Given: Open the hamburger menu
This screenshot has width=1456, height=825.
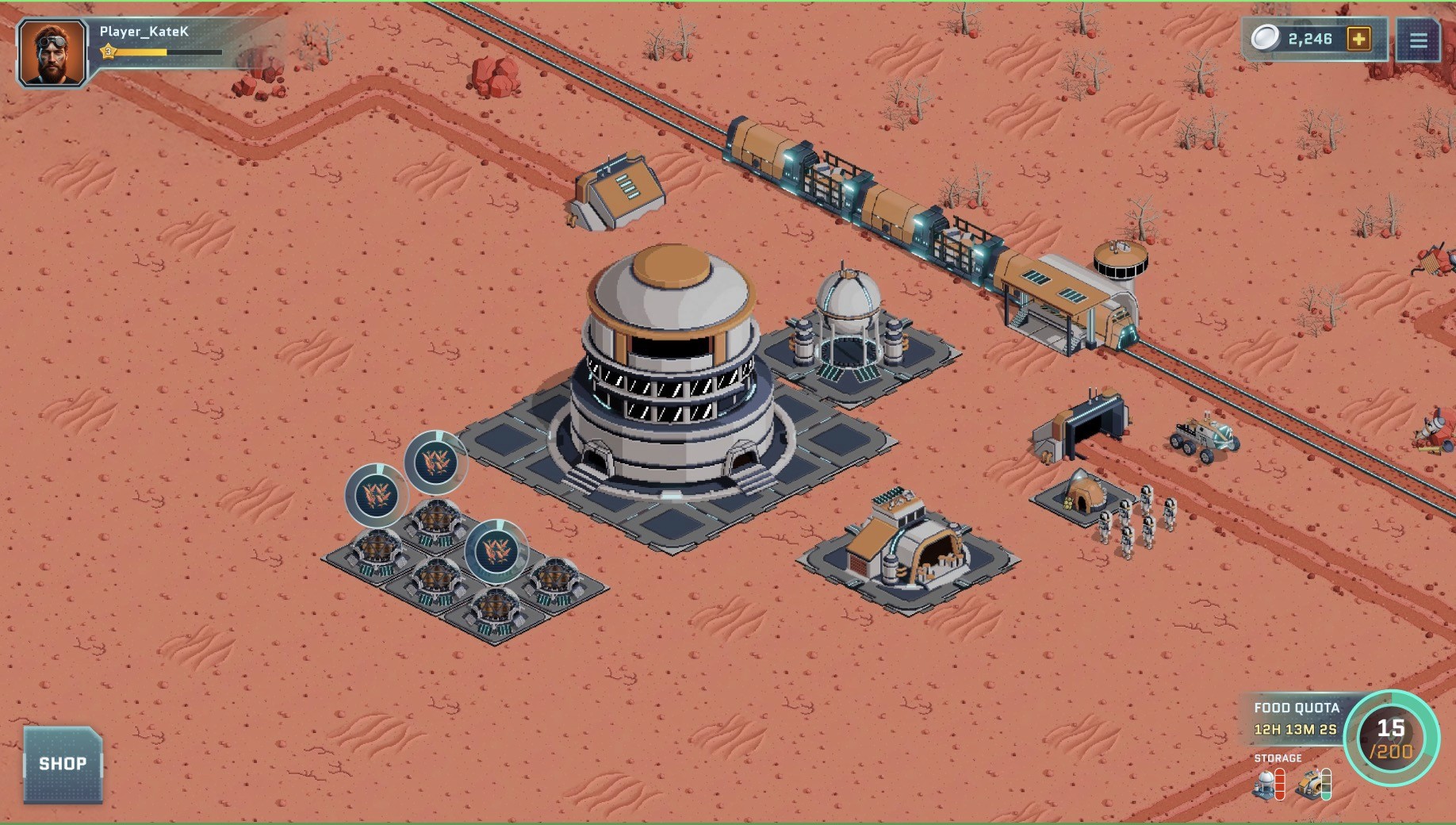Looking at the screenshot, I should [x=1418, y=40].
